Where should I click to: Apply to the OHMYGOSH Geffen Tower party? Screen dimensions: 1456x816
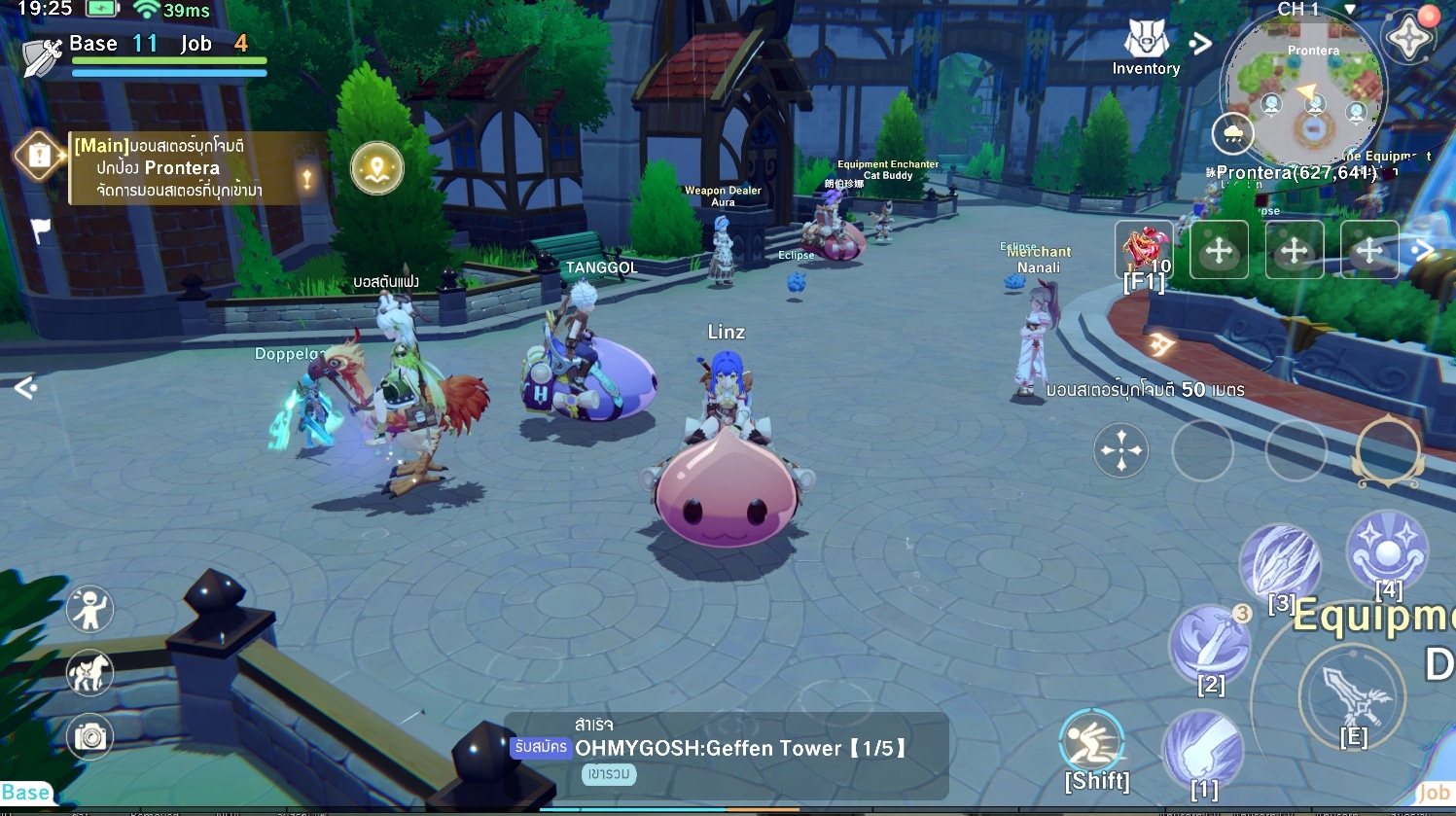[540, 748]
